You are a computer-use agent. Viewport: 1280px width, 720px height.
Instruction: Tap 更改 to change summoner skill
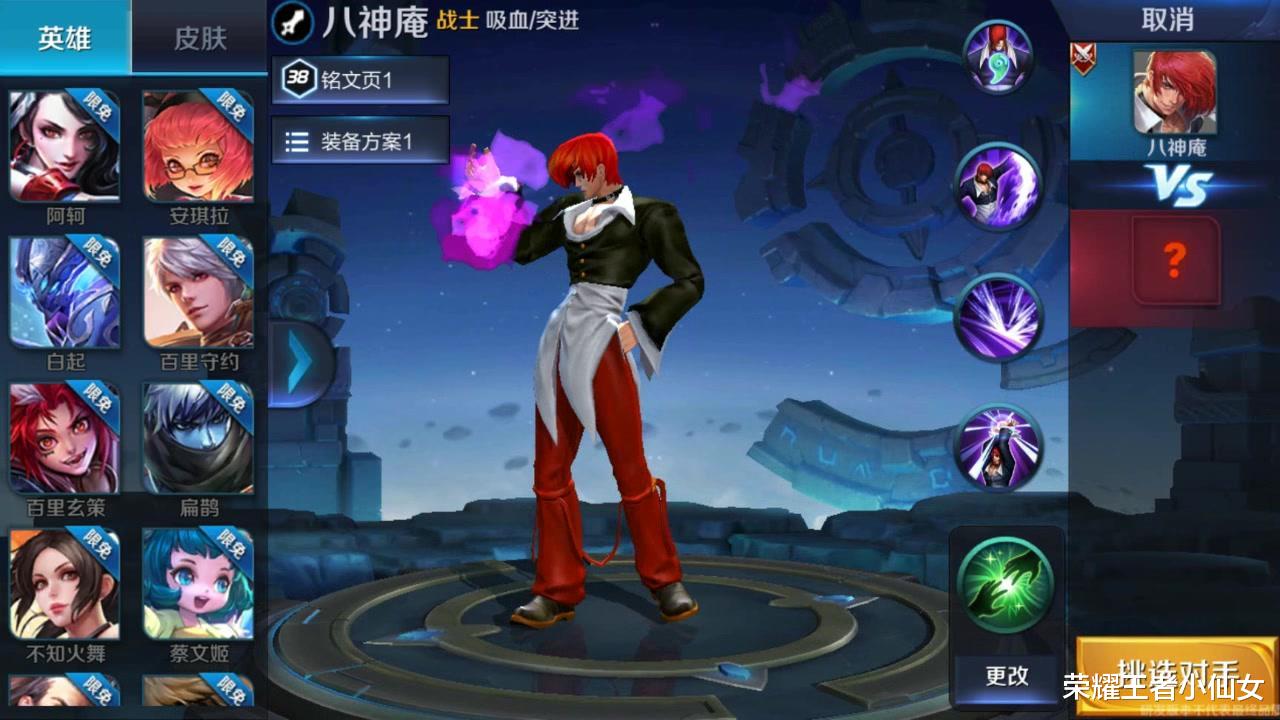[x=1005, y=676]
